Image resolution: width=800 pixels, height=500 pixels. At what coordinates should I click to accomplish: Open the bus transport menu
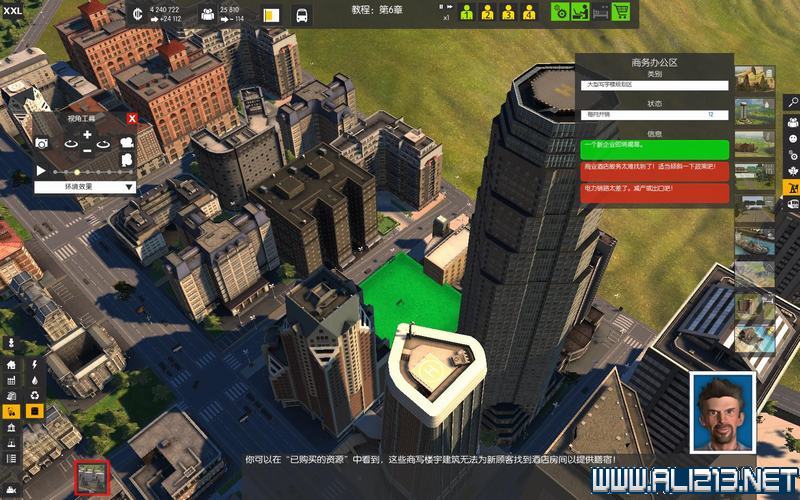click(x=301, y=15)
